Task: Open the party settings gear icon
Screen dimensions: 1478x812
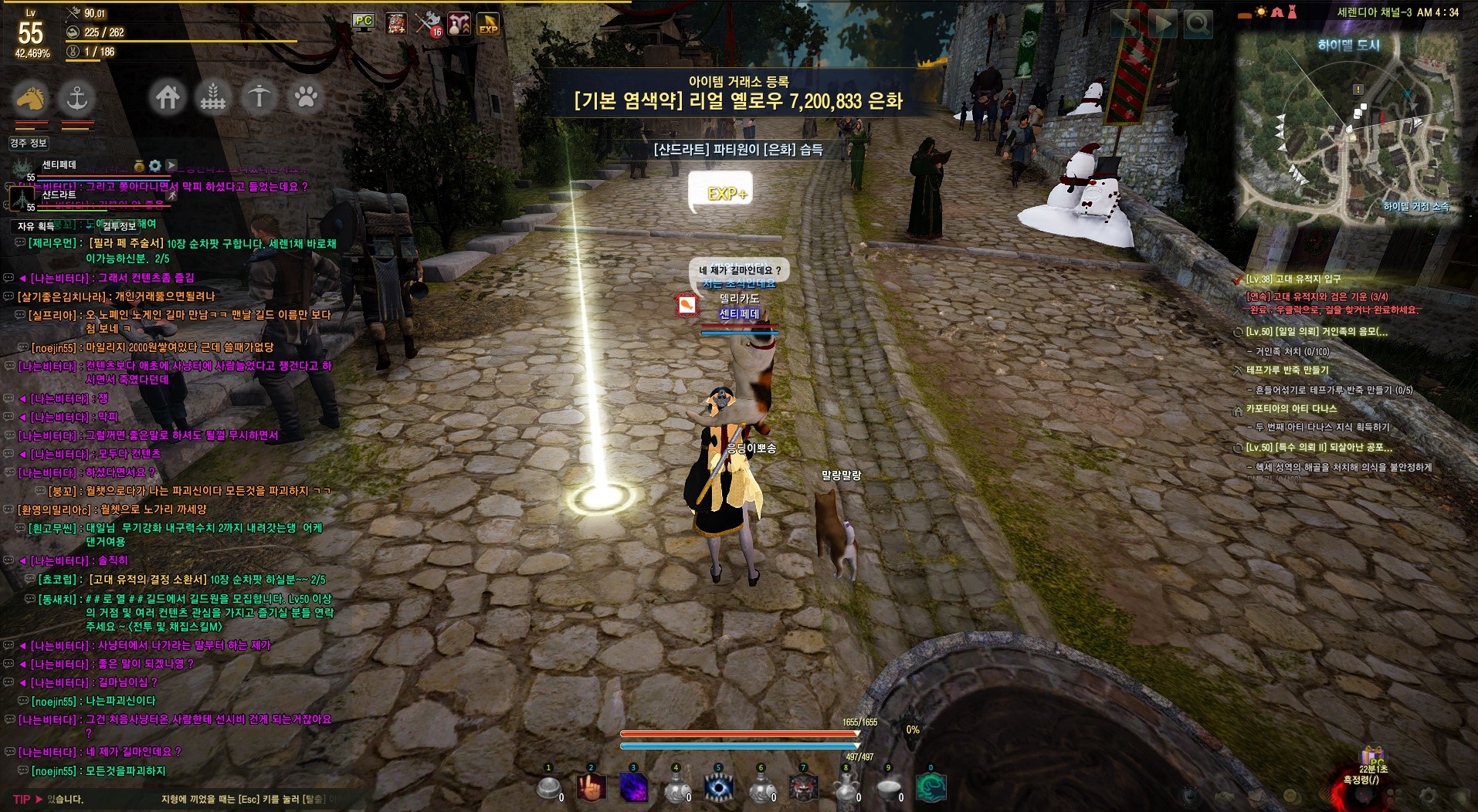Action: click(155, 165)
